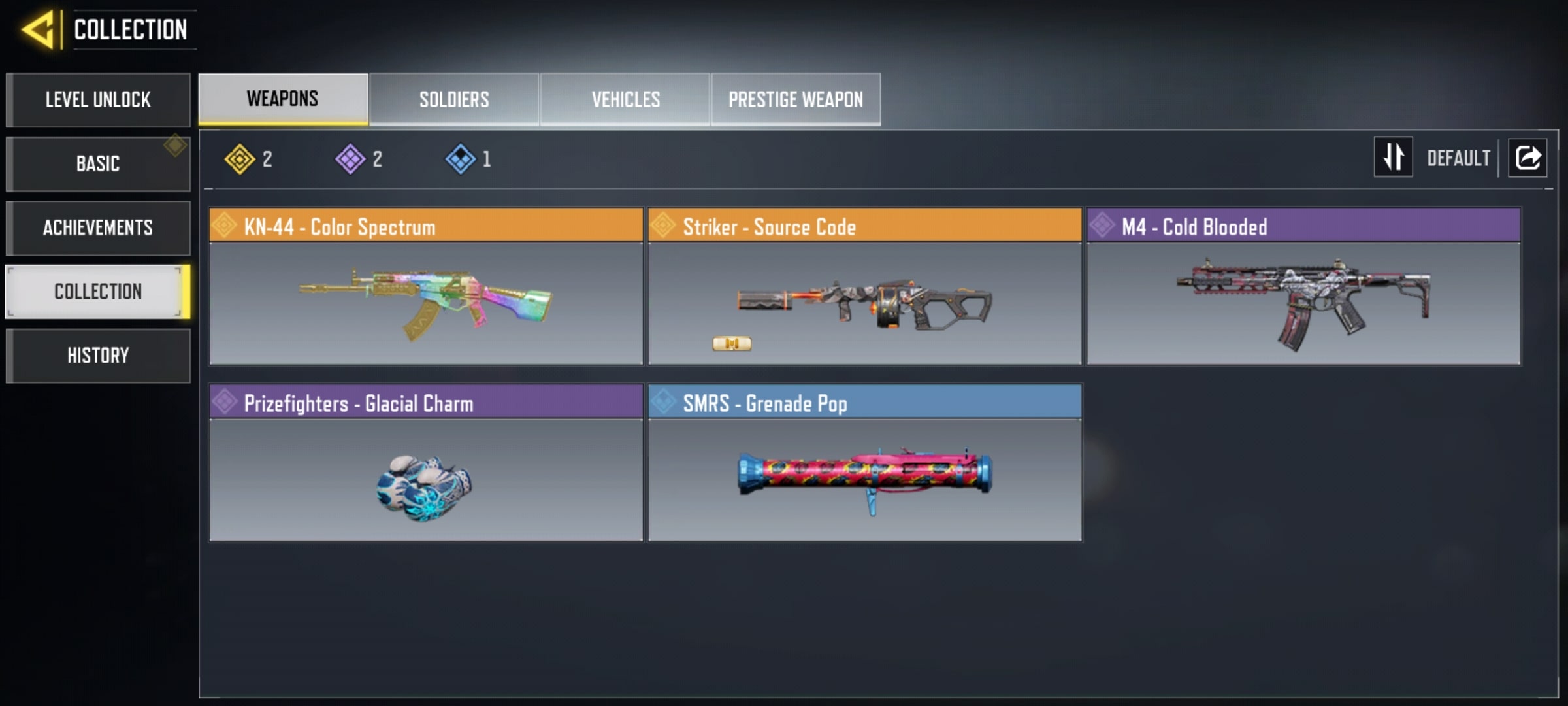View the History section
The width and height of the screenshot is (1568, 706).
[x=98, y=356]
